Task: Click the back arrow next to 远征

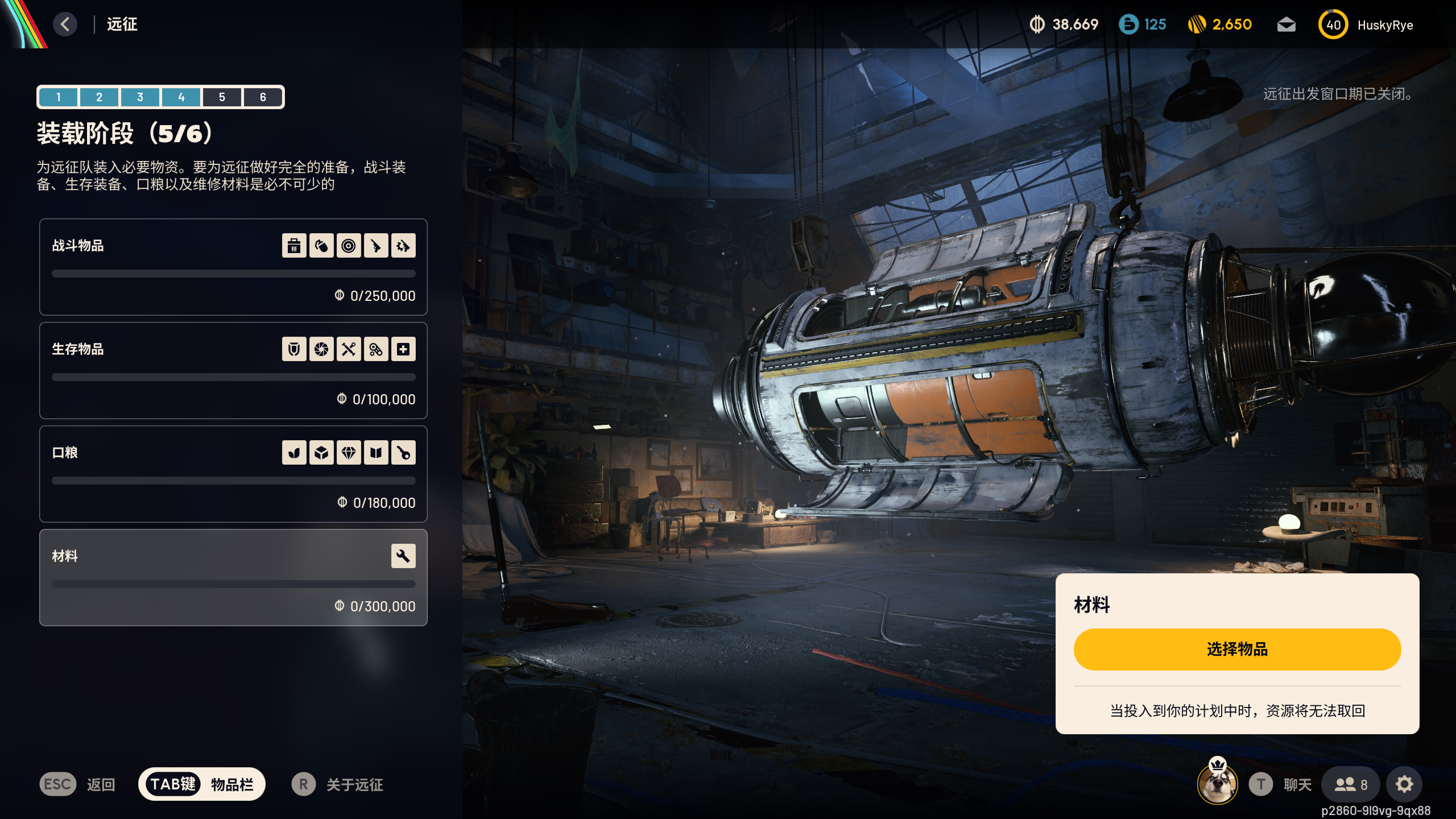Action: click(65, 24)
